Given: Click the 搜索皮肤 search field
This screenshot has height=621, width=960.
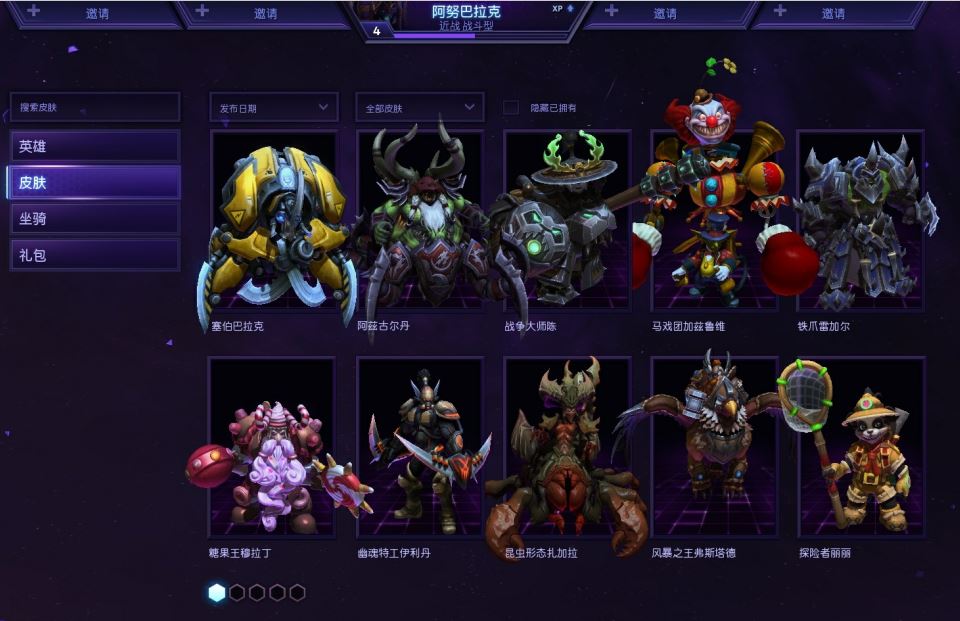Looking at the screenshot, I should 94,107.
